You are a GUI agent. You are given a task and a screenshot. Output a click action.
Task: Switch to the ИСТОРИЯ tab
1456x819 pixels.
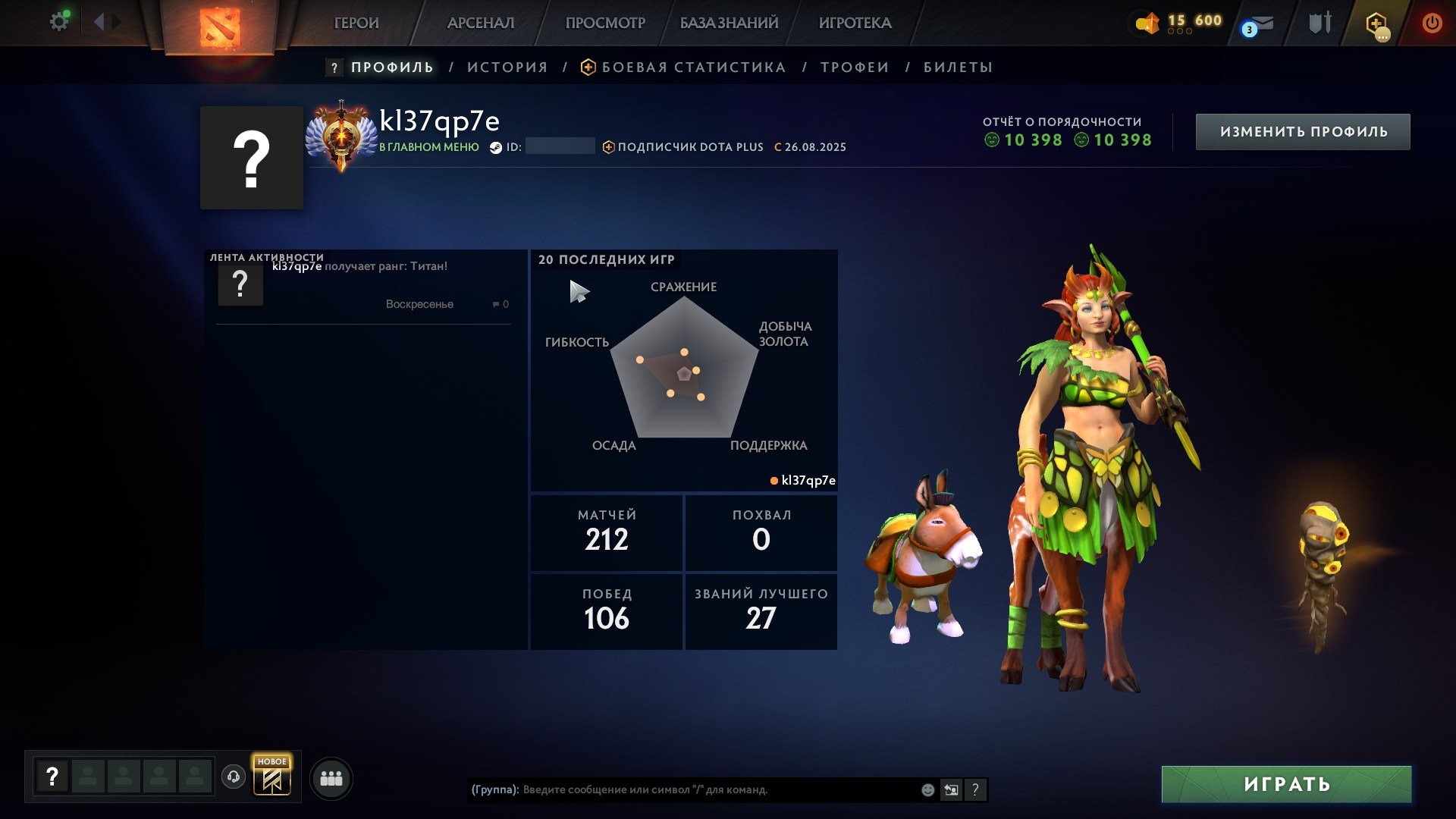[507, 67]
